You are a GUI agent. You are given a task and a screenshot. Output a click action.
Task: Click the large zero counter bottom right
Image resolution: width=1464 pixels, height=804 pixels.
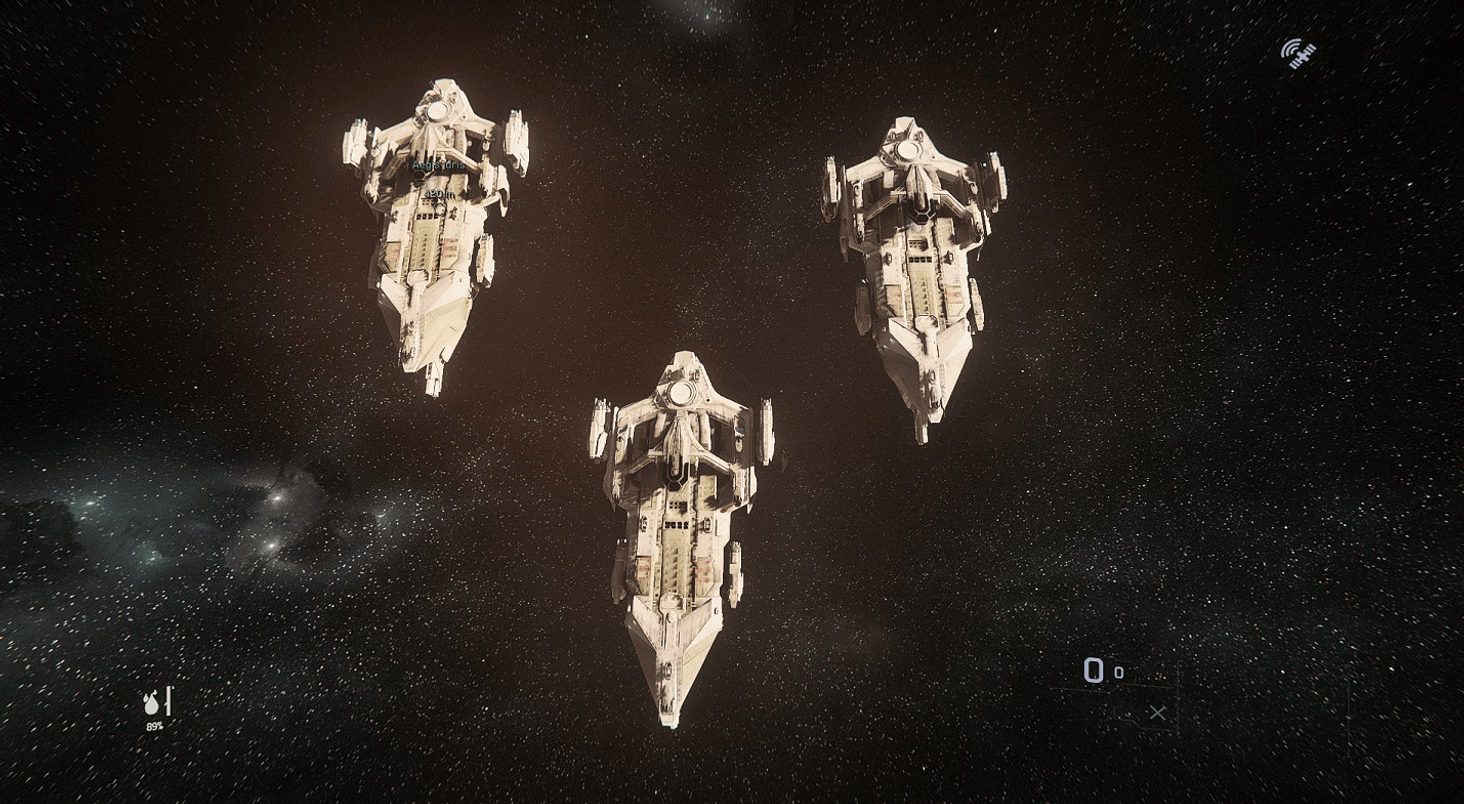click(x=1093, y=670)
